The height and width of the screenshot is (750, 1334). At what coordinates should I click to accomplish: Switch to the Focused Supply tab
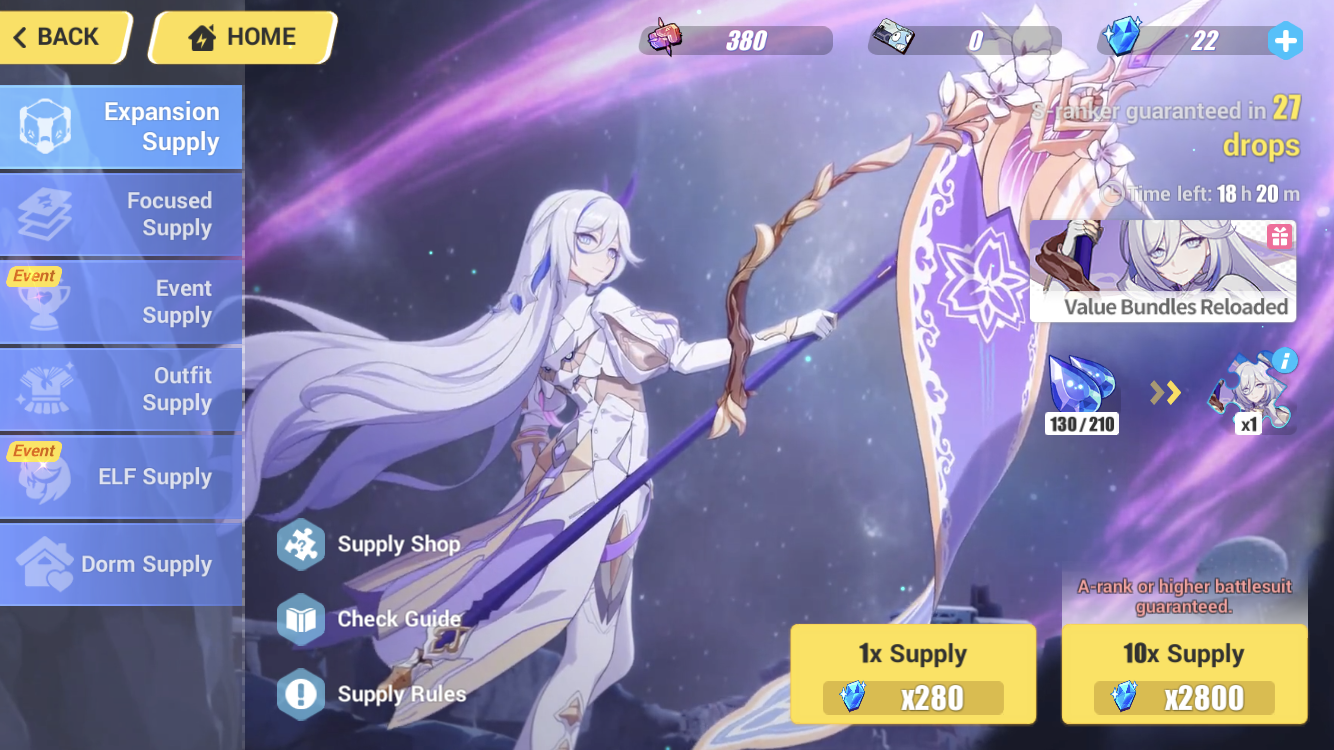pyautogui.click(x=122, y=214)
